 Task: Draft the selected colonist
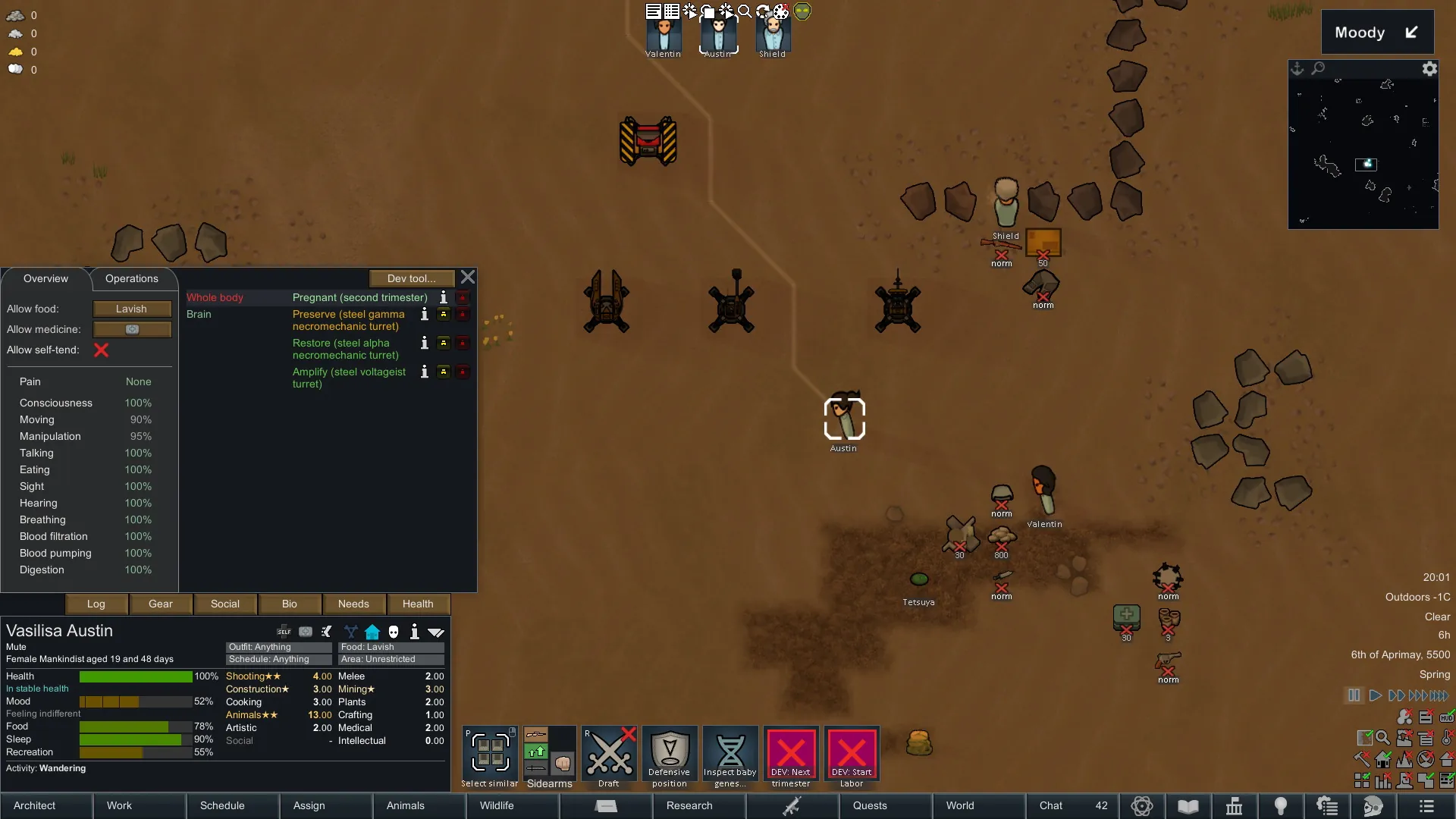point(609,755)
